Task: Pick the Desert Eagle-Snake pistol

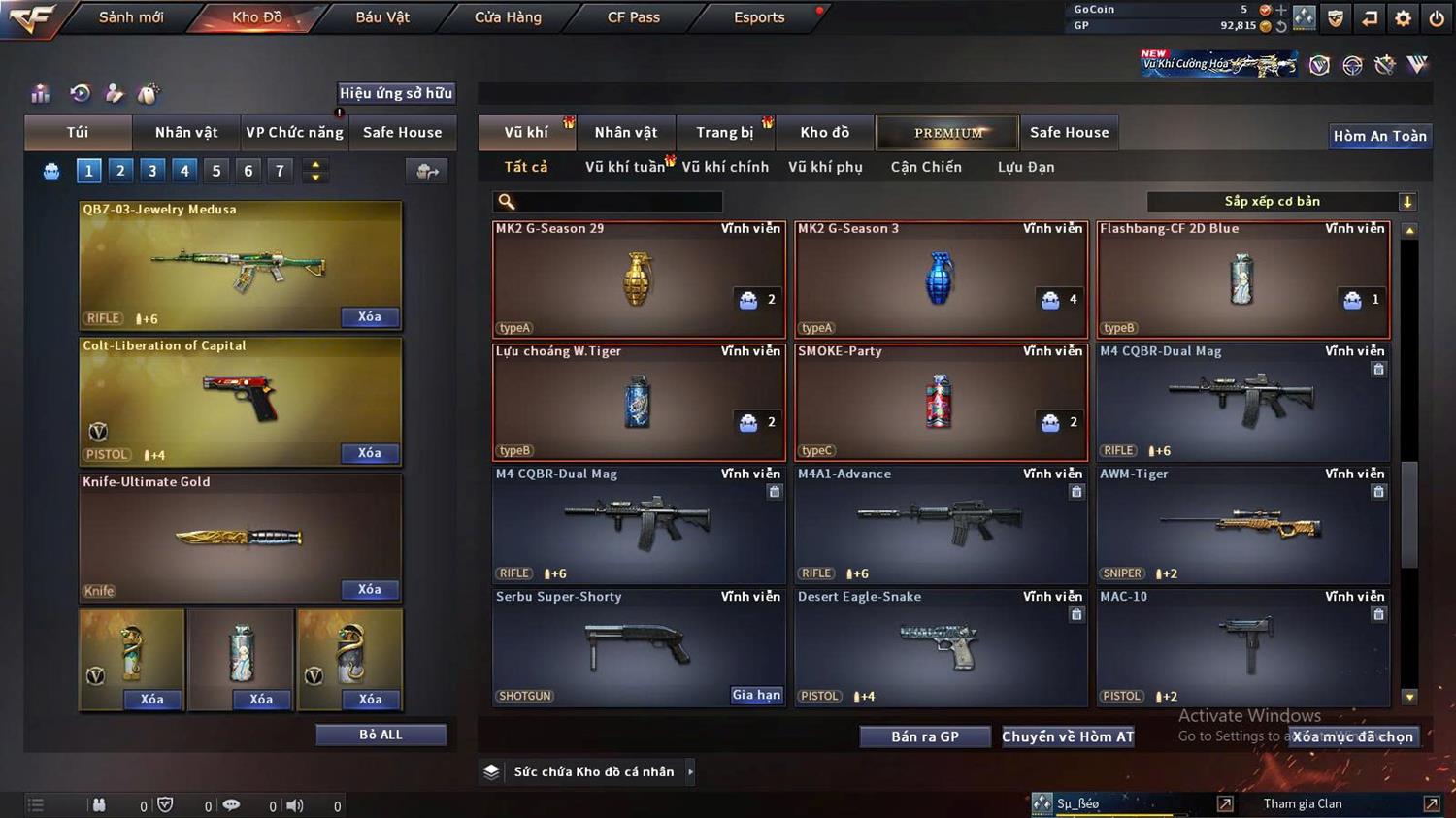Action: pyautogui.click(x=940, y=647)
